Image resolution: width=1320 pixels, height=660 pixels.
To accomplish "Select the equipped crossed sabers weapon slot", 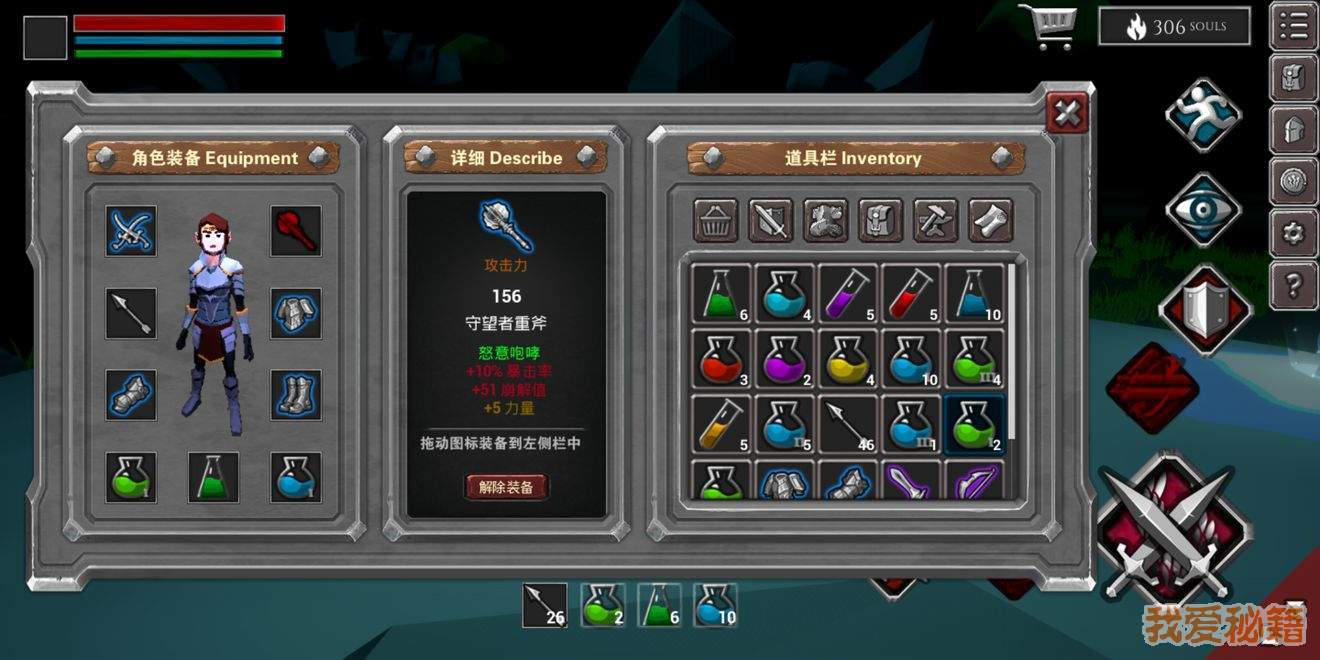I will pyautogui.click(x=131, y=231).
